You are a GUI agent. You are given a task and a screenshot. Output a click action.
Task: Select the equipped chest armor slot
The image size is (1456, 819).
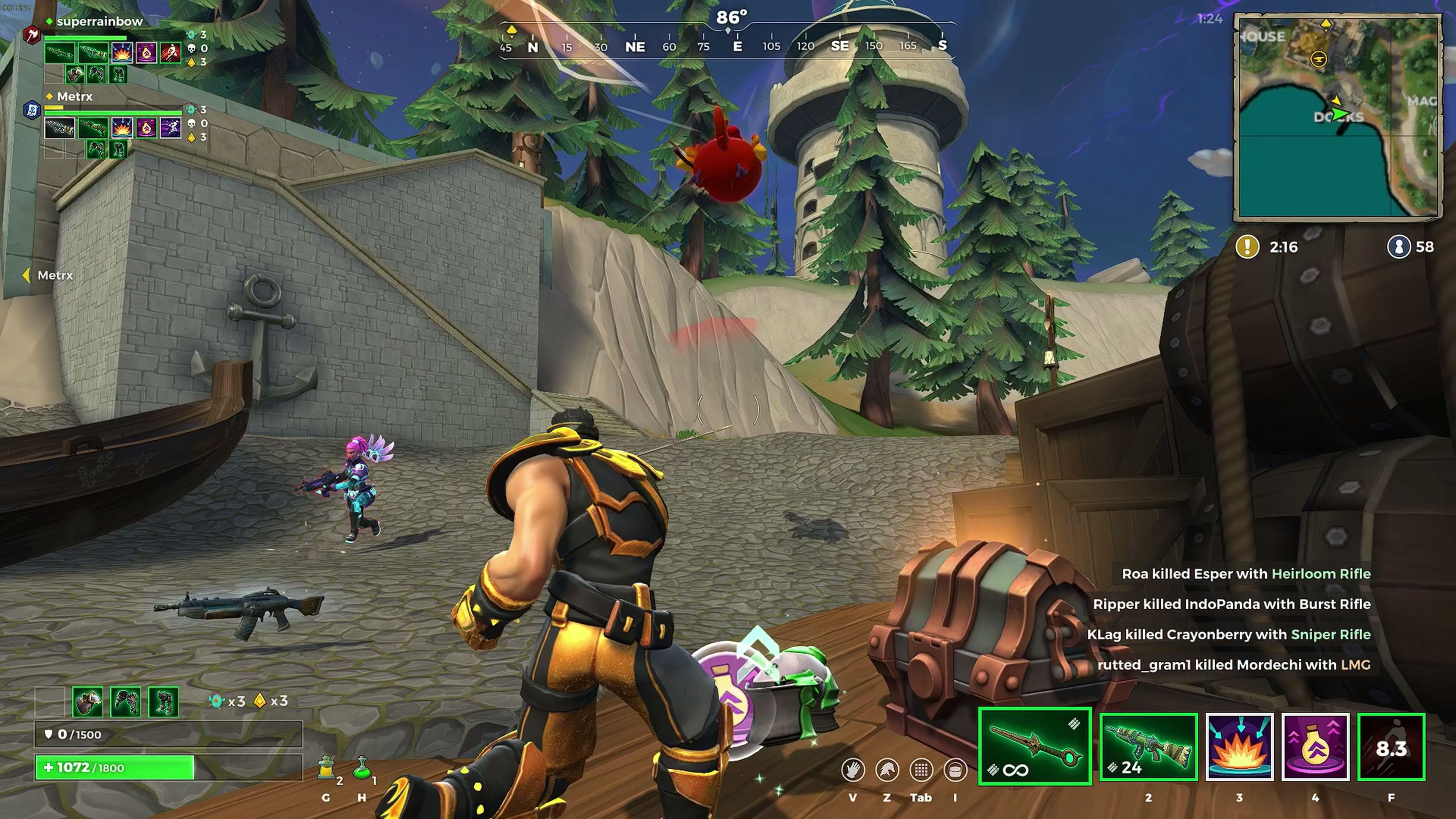88,701
